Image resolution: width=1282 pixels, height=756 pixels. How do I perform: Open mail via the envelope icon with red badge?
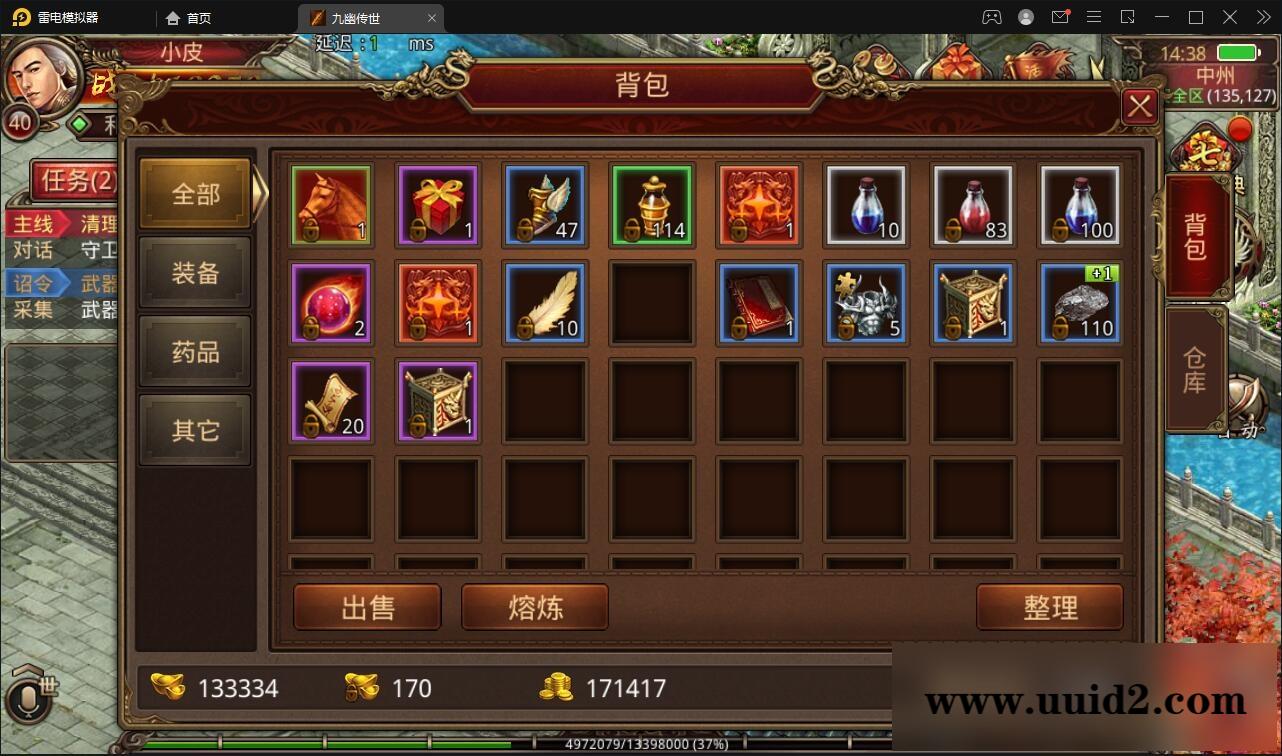point(1061,17)
